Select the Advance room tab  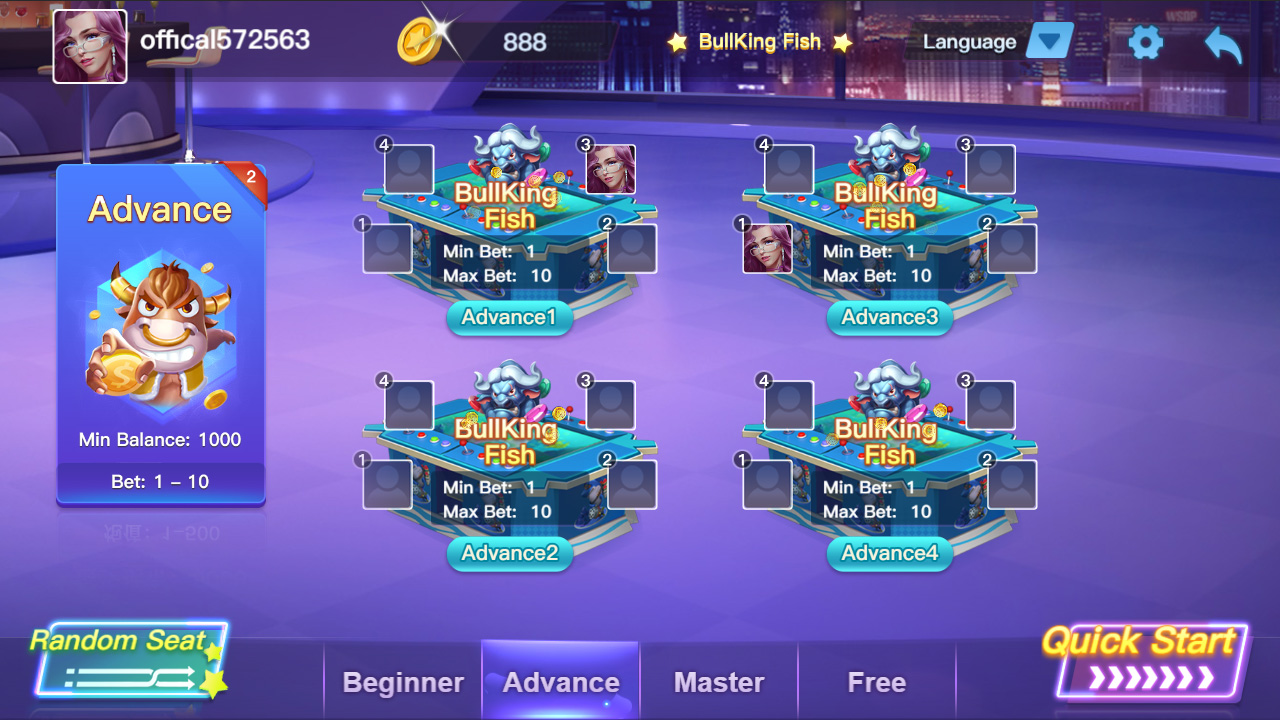click(561, 682)
